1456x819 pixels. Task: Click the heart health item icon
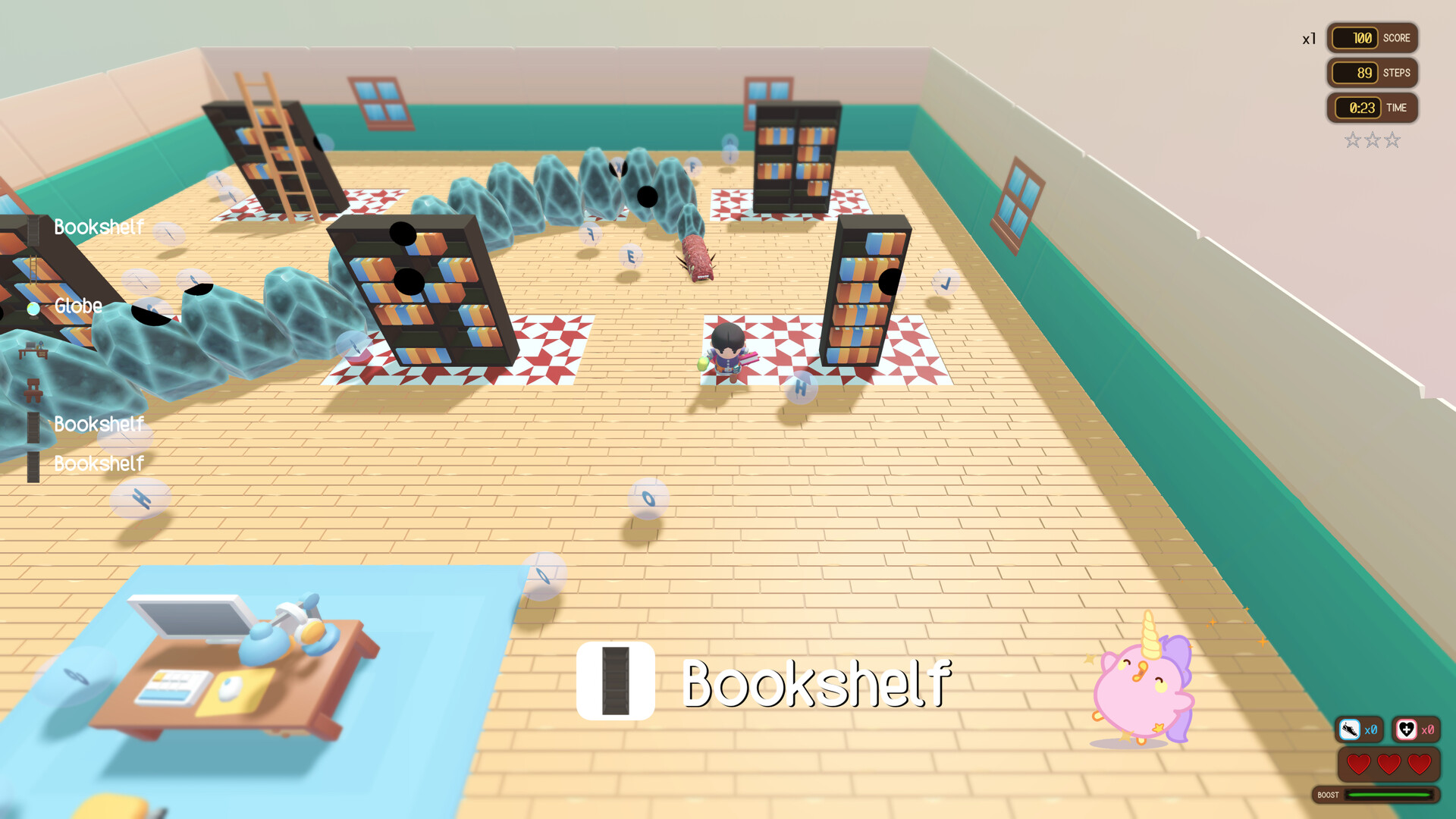point(1407,730)
